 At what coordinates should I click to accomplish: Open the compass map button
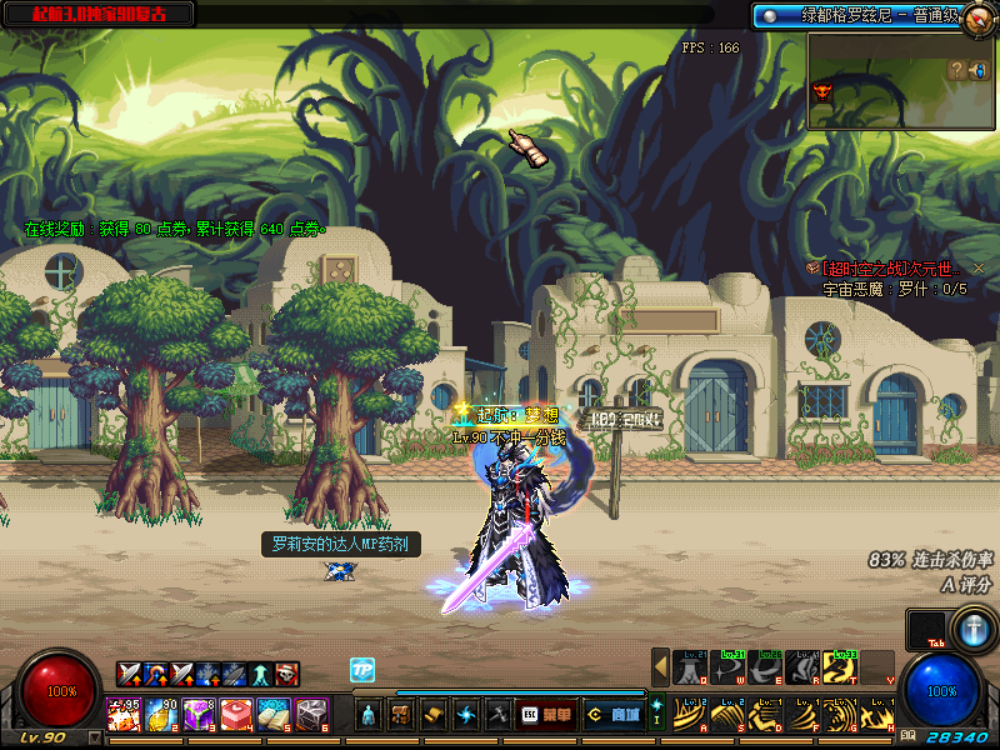point(977,20)
